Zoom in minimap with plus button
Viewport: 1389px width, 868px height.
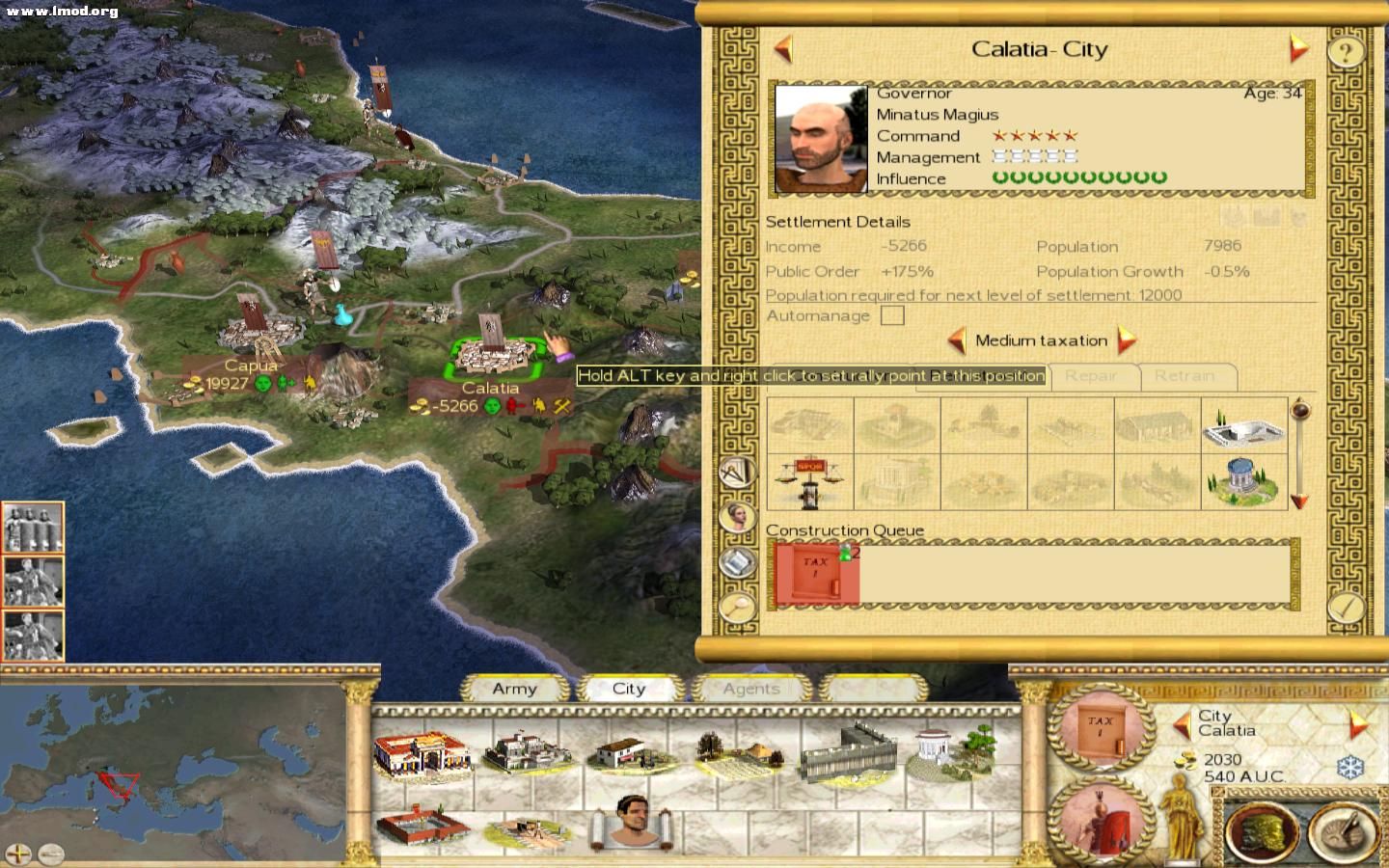point(18,854)
